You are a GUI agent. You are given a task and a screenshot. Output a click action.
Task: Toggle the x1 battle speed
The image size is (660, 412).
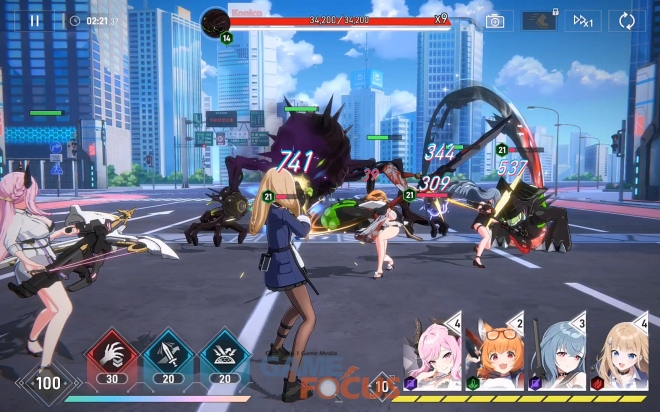point(582,20)
